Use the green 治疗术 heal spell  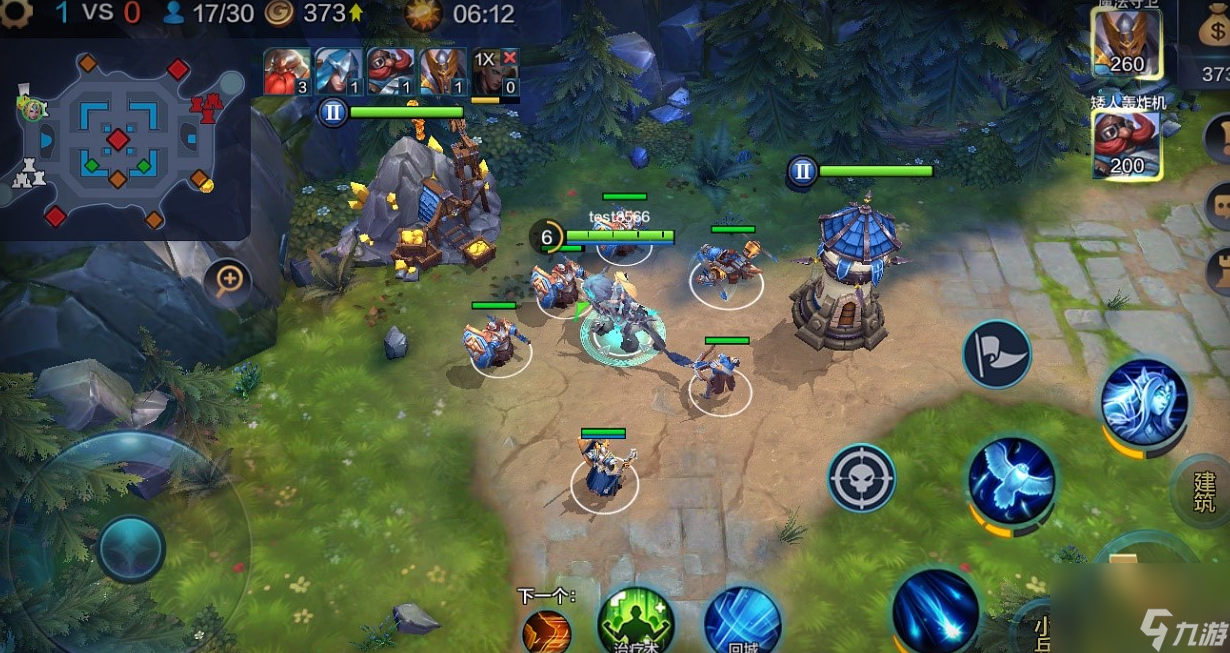pyautogui.click(x=635, y=621)
